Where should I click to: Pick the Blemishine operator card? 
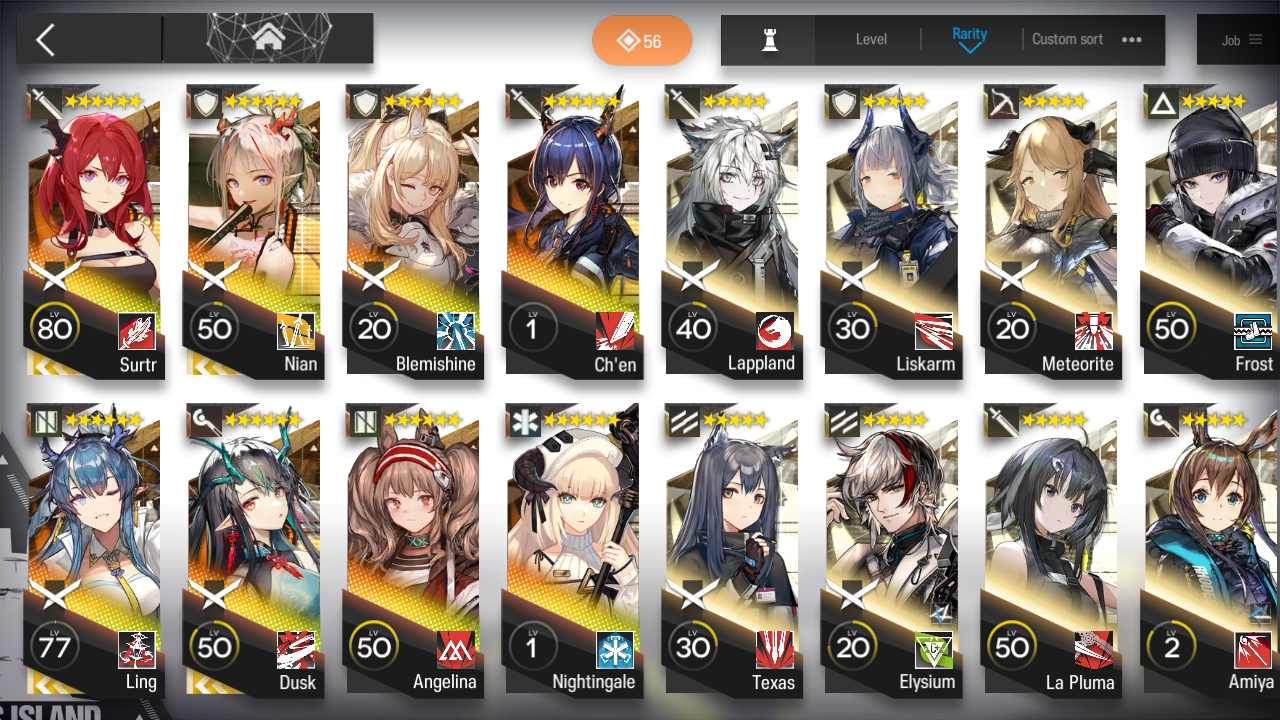pyautogui.click(x=413, y=230)
